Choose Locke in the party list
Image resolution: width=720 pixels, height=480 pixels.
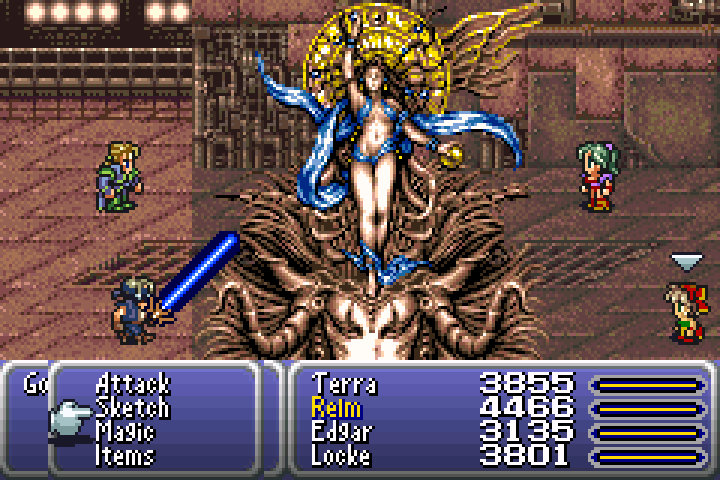pyautogui.click(x=341, y=456)
